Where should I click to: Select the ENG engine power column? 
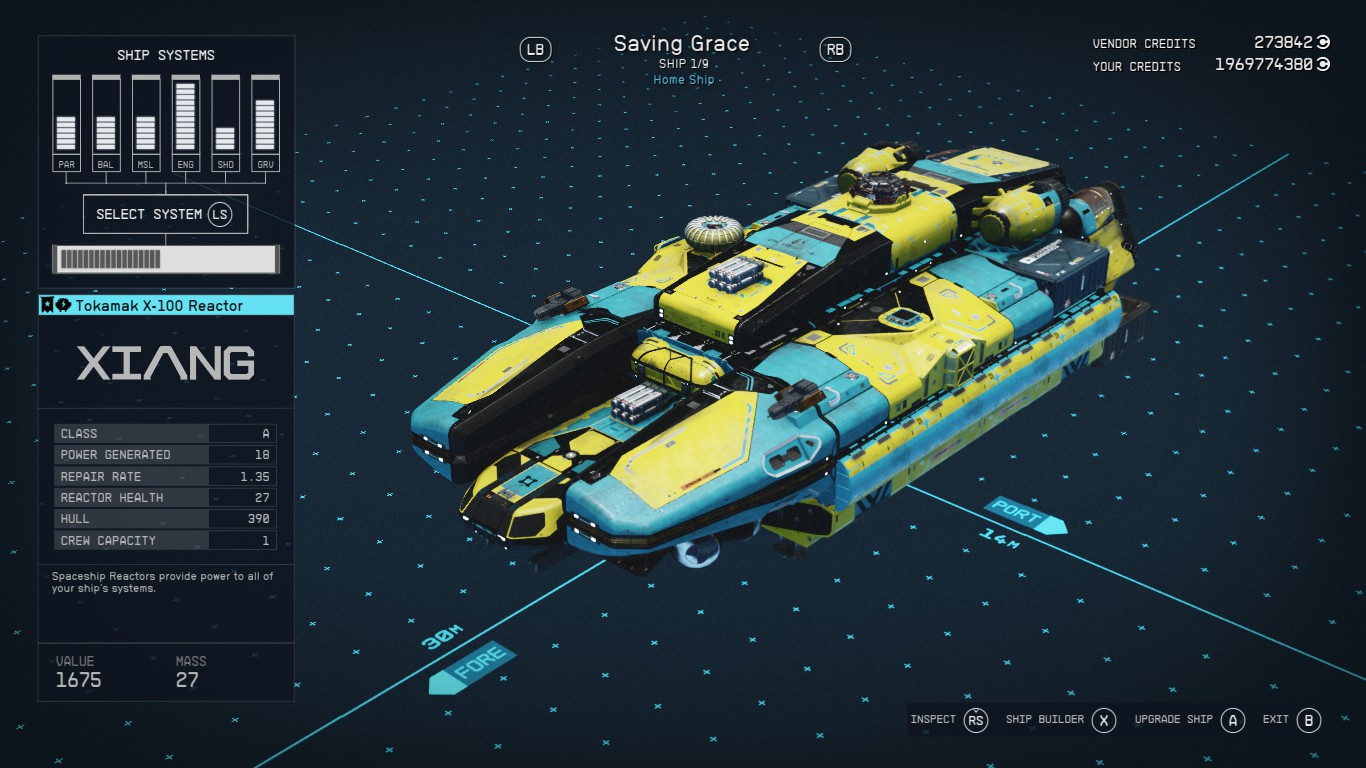[185, 124]
